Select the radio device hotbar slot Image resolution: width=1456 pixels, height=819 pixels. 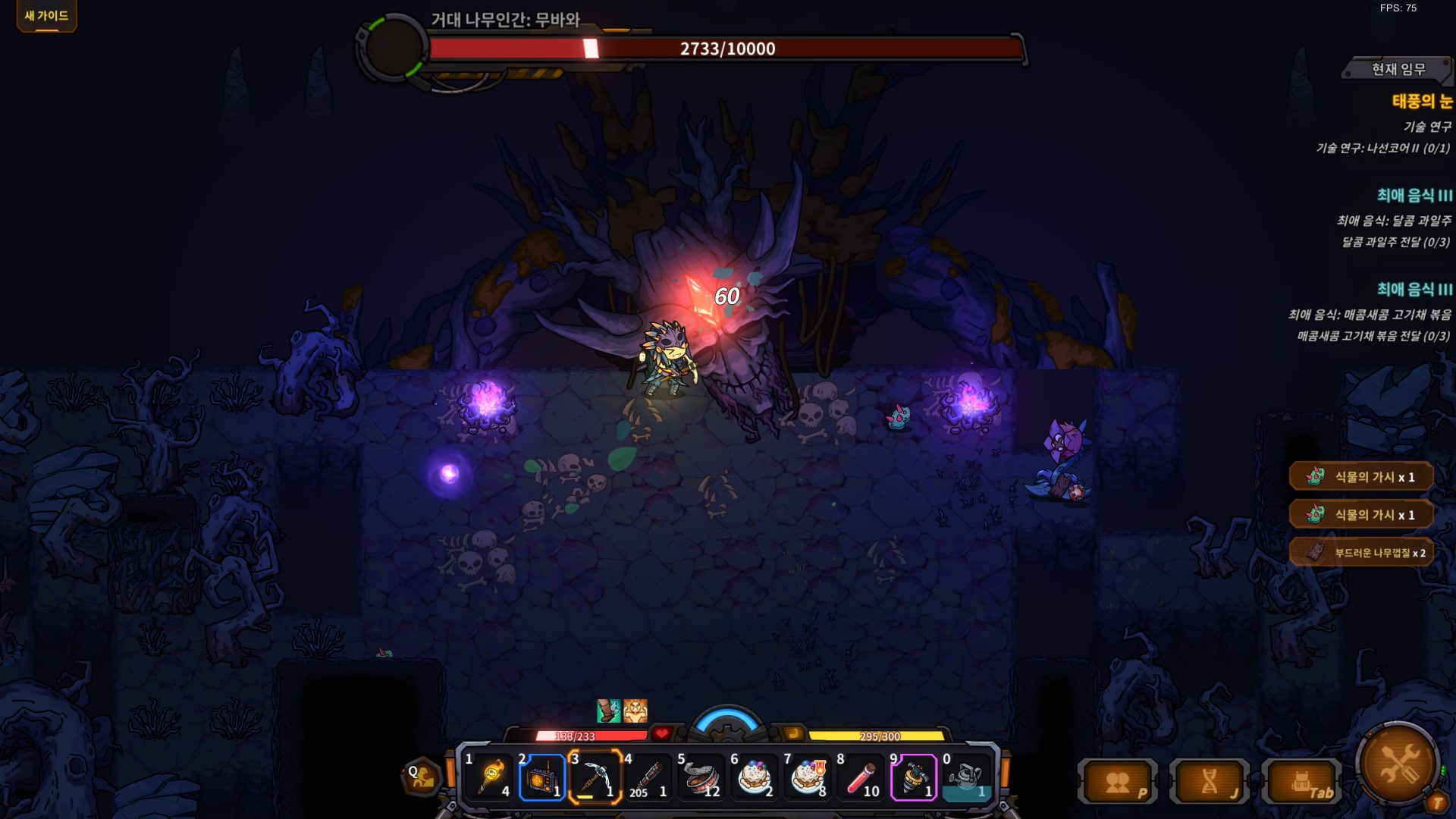pyautogui.click(x=541, y=777)
